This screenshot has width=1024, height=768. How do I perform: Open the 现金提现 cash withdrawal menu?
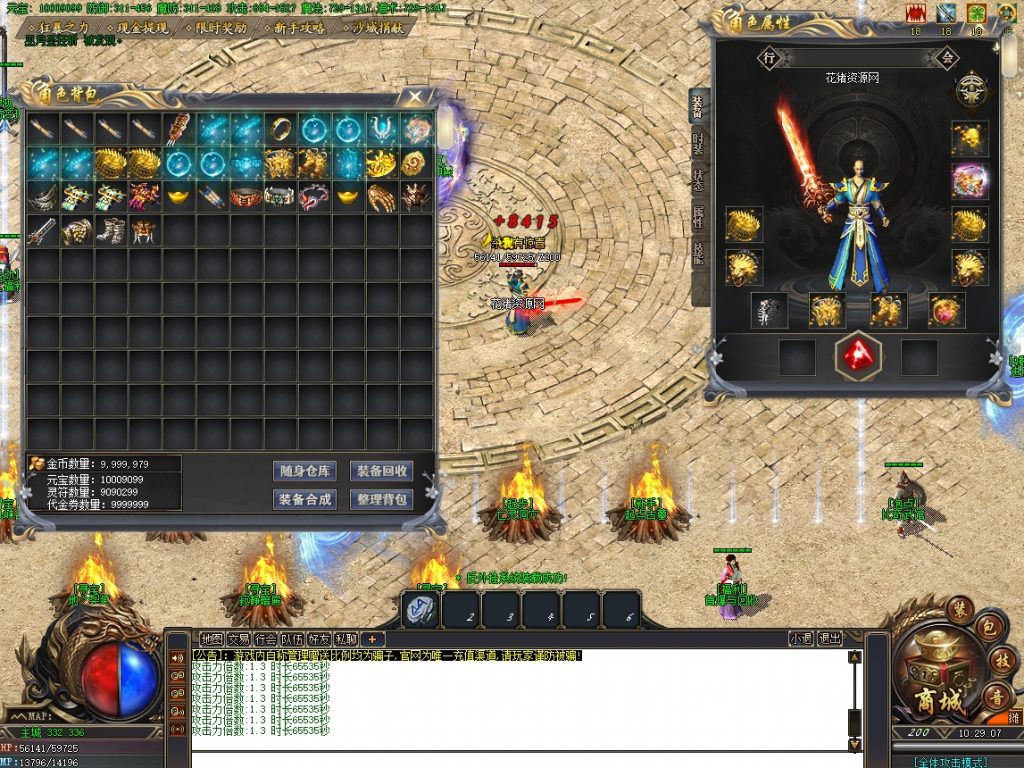(141, 28)
